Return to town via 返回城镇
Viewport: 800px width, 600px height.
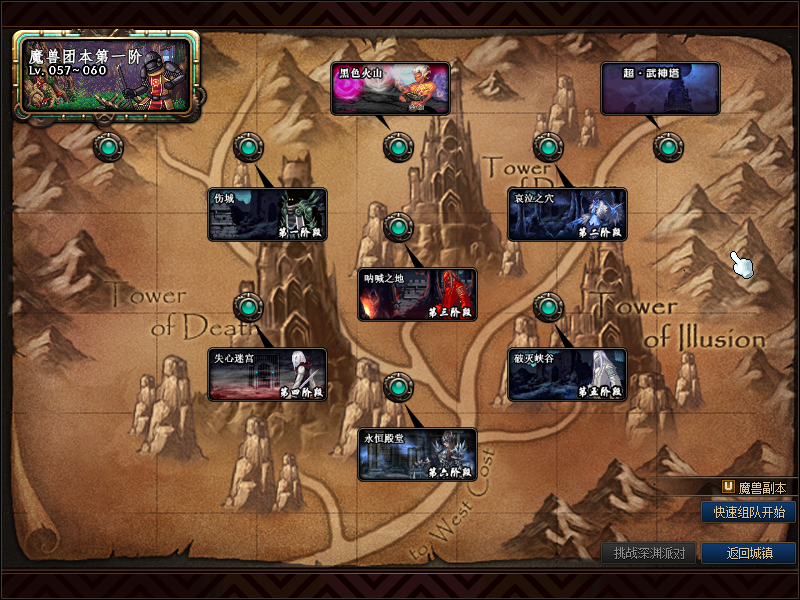coord(748,553)
